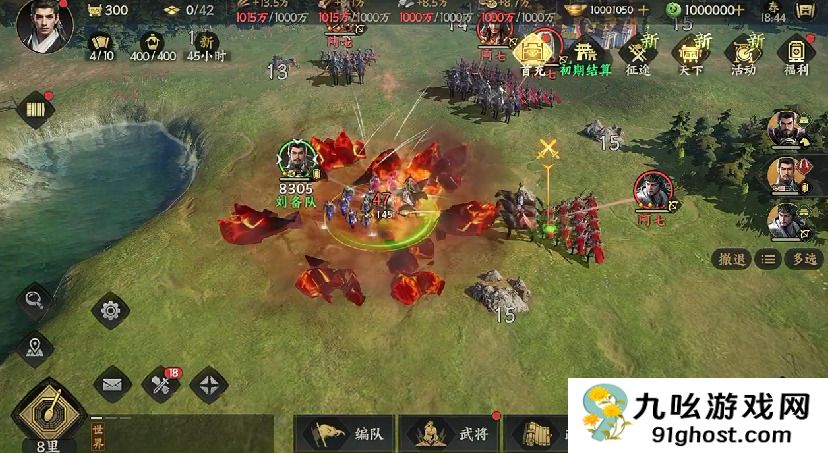Open the mail envelope icon

[112, 383]
